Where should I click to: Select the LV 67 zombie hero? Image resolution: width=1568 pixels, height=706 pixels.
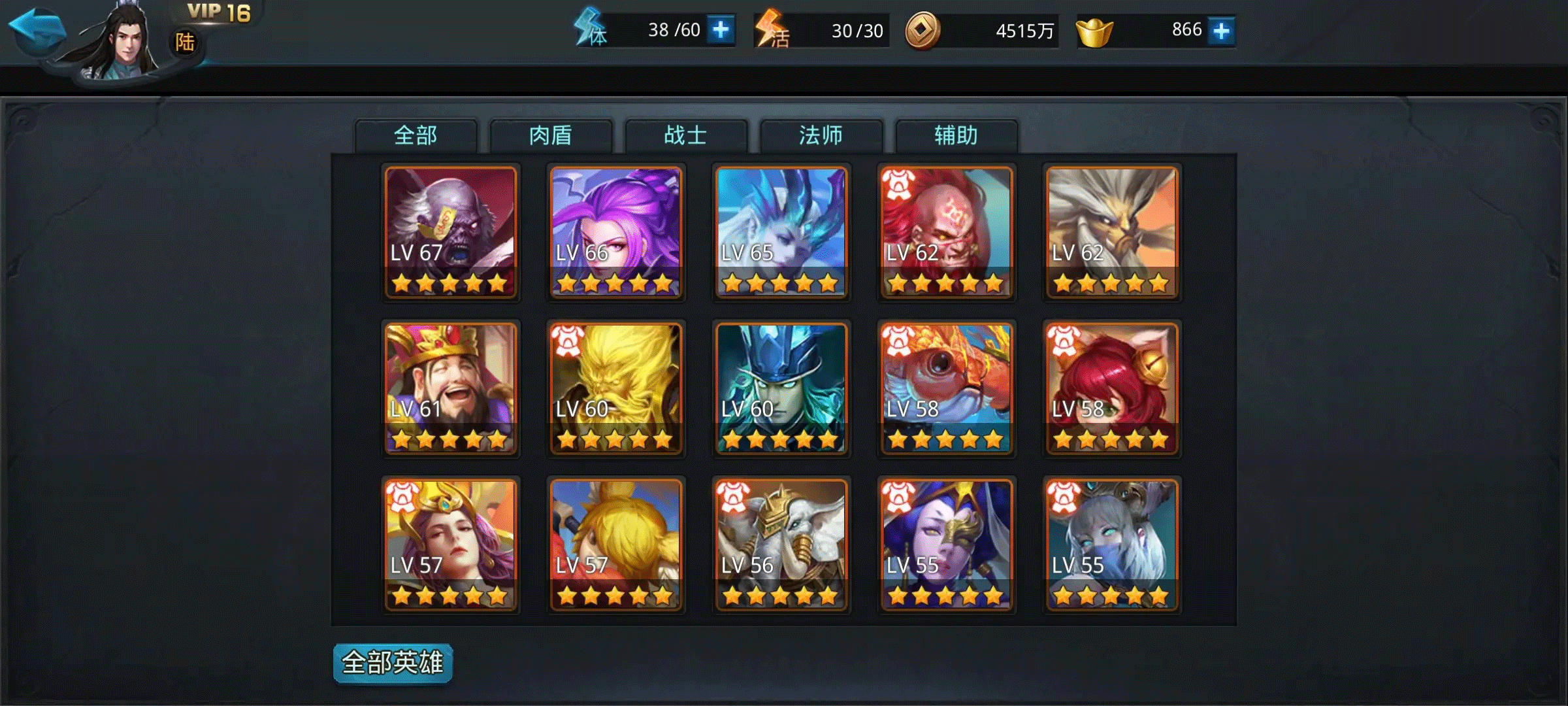(451, 232)
